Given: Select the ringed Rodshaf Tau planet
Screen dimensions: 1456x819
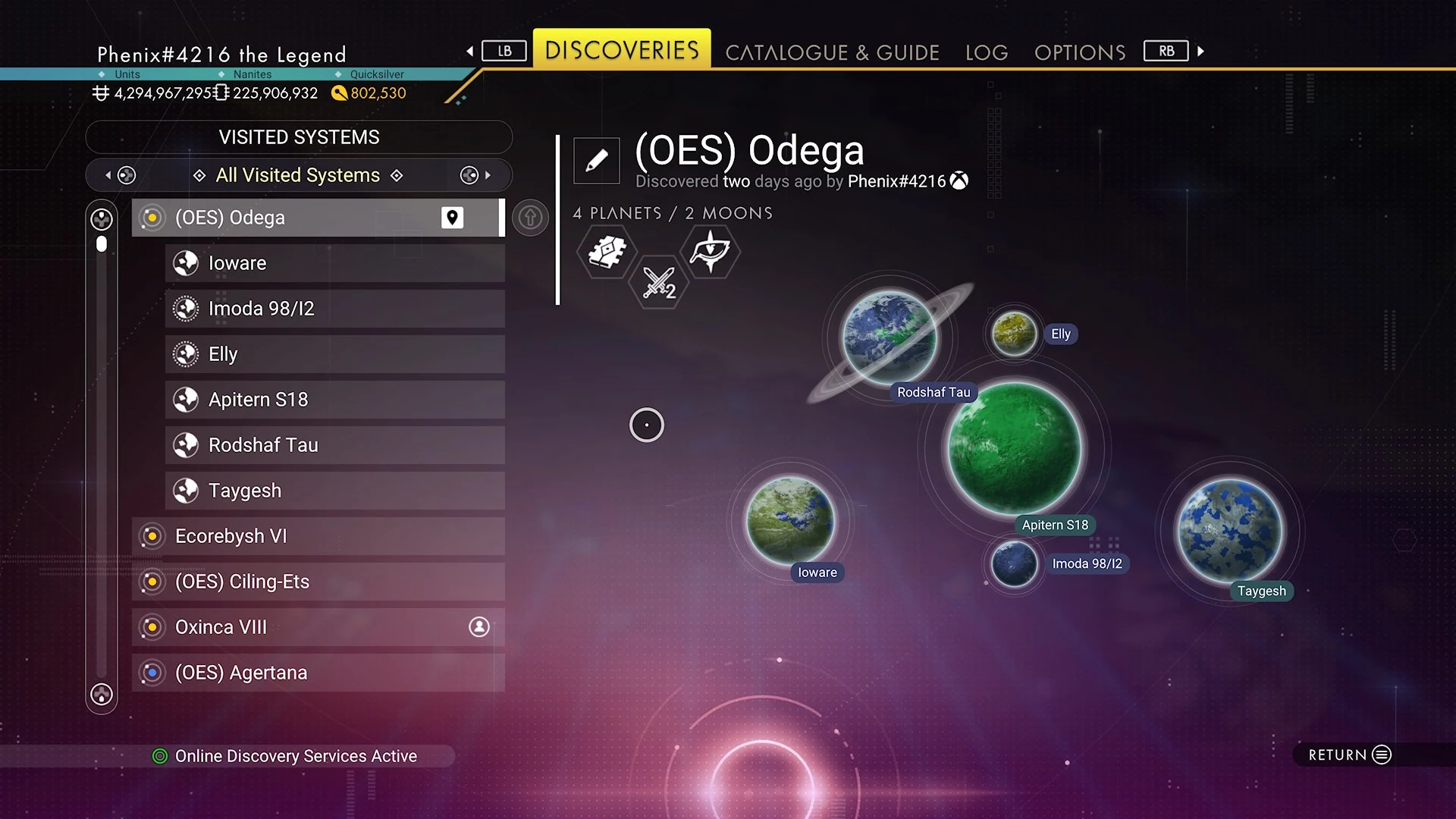Looking at the screenshot, I should click(890, 337).
